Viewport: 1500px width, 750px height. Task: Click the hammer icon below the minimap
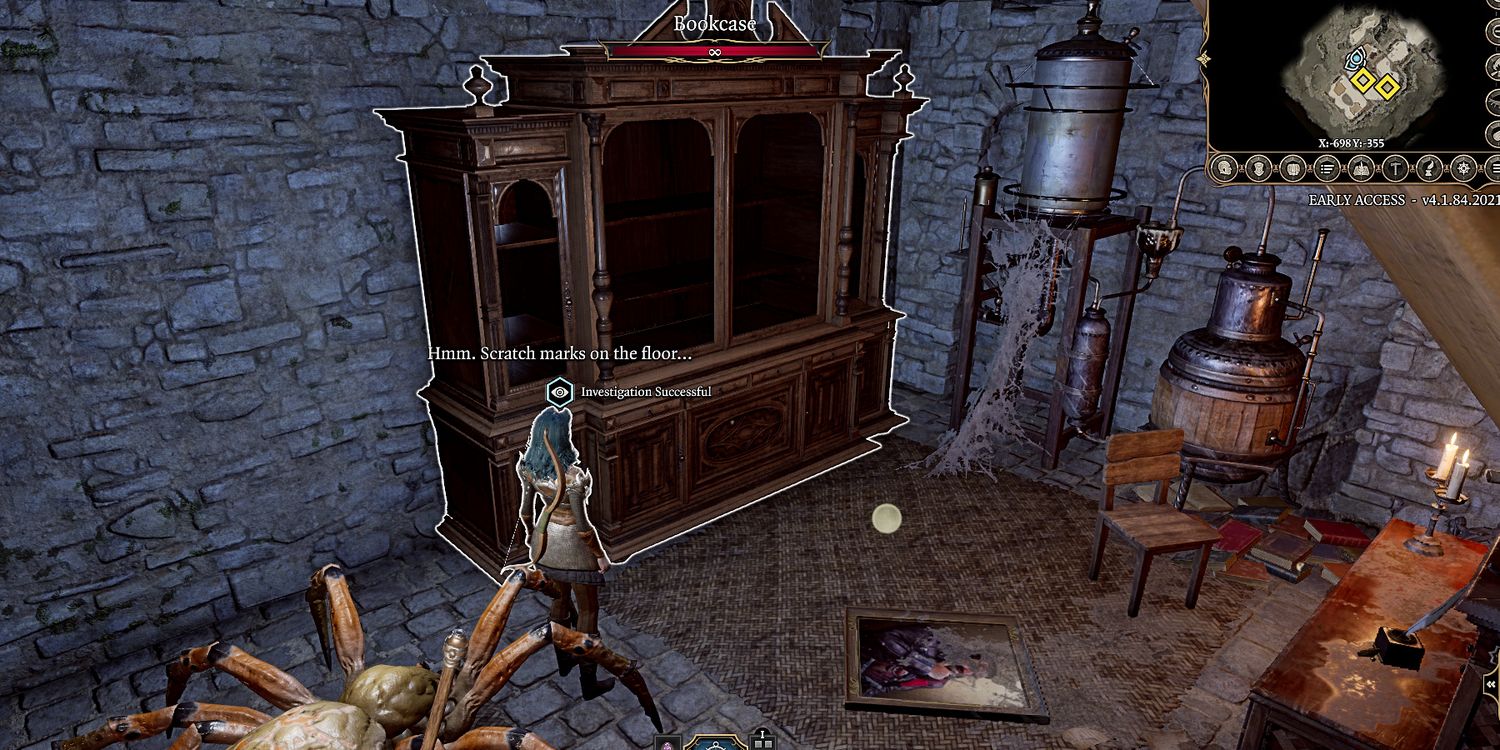tap(1395, 168)
